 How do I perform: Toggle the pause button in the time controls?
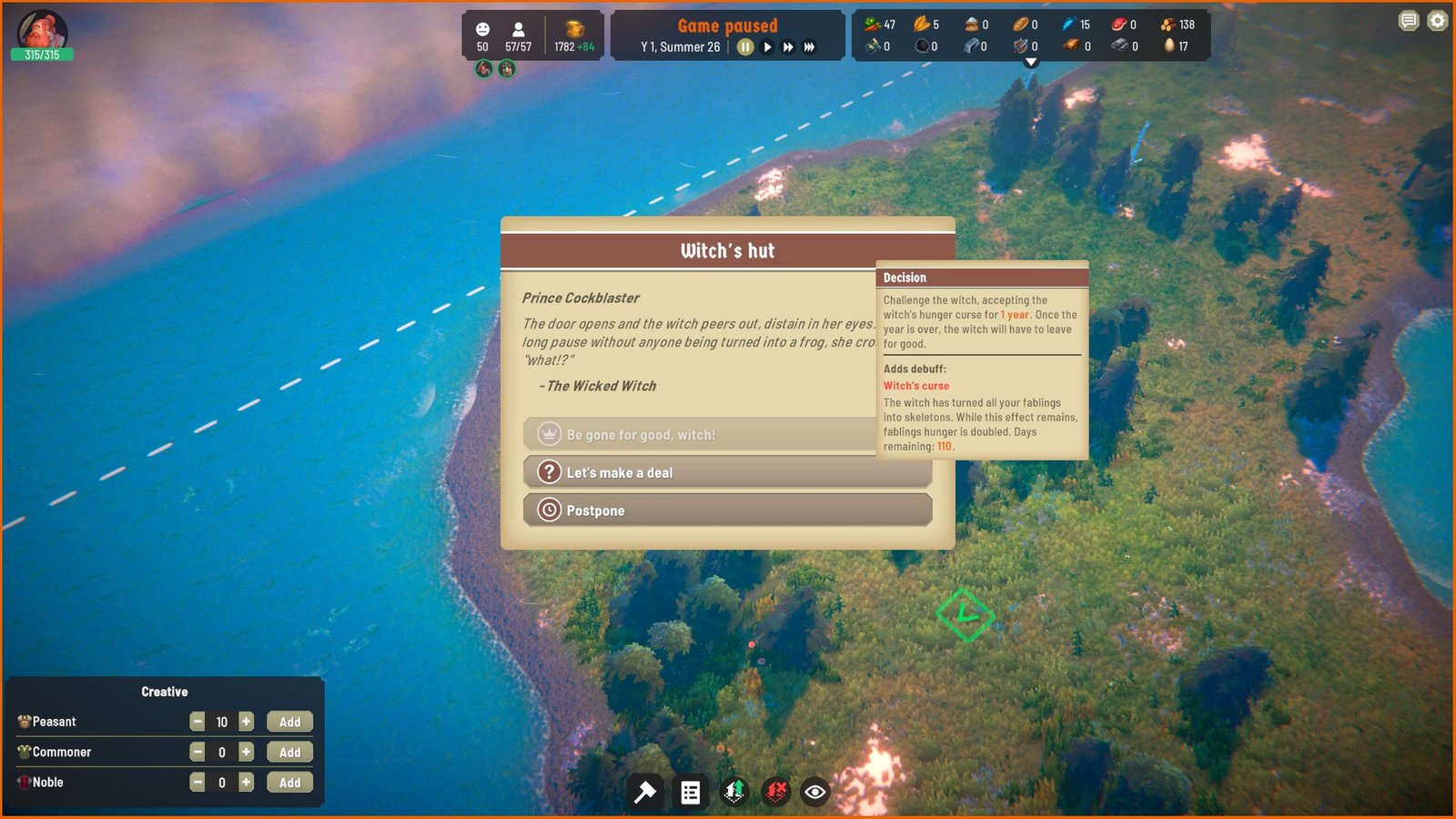745,47
